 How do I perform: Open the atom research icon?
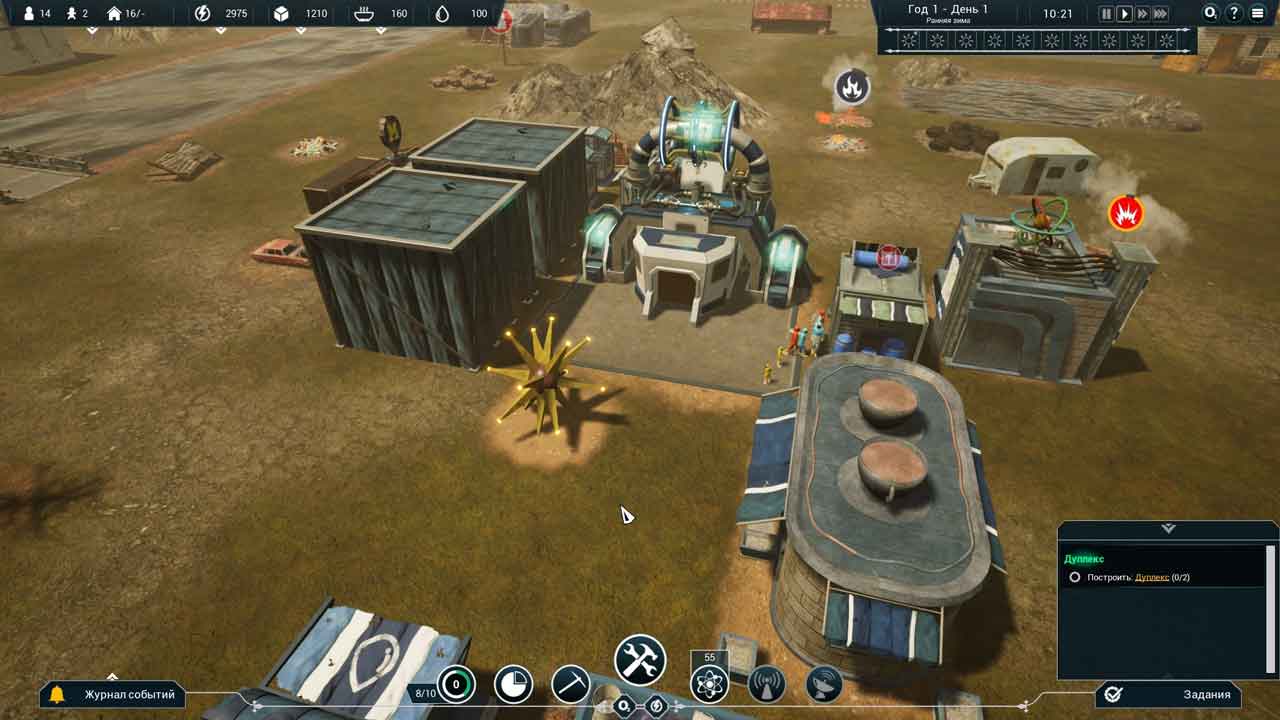(709, 685)
